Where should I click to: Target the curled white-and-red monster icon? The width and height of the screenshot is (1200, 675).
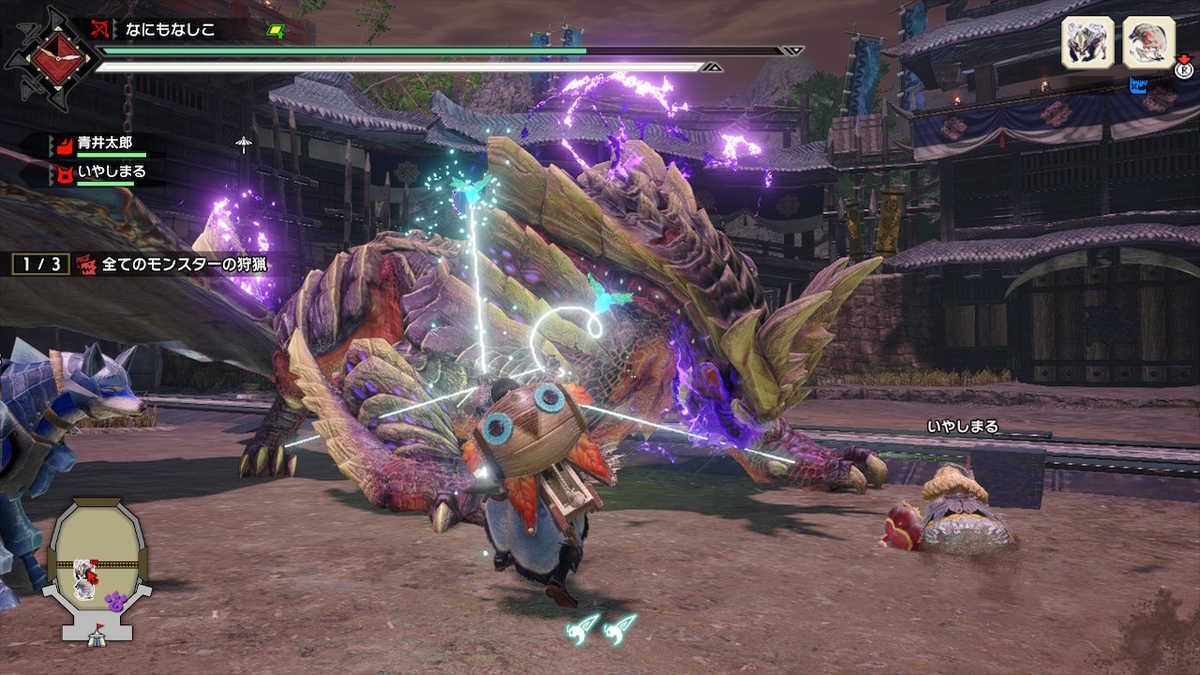point(1148,44)
